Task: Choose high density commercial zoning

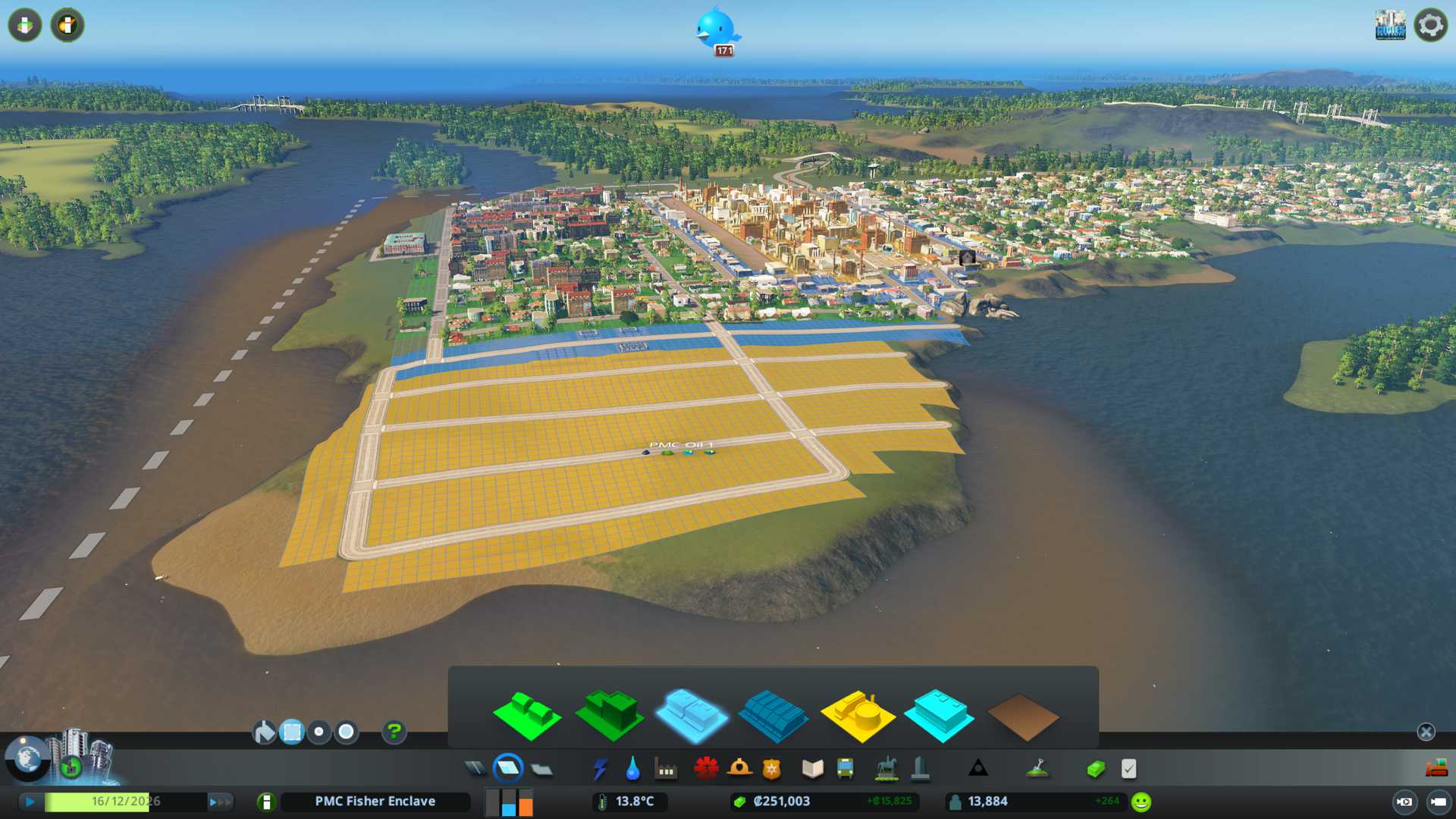Action: click(x=773, y=715)
